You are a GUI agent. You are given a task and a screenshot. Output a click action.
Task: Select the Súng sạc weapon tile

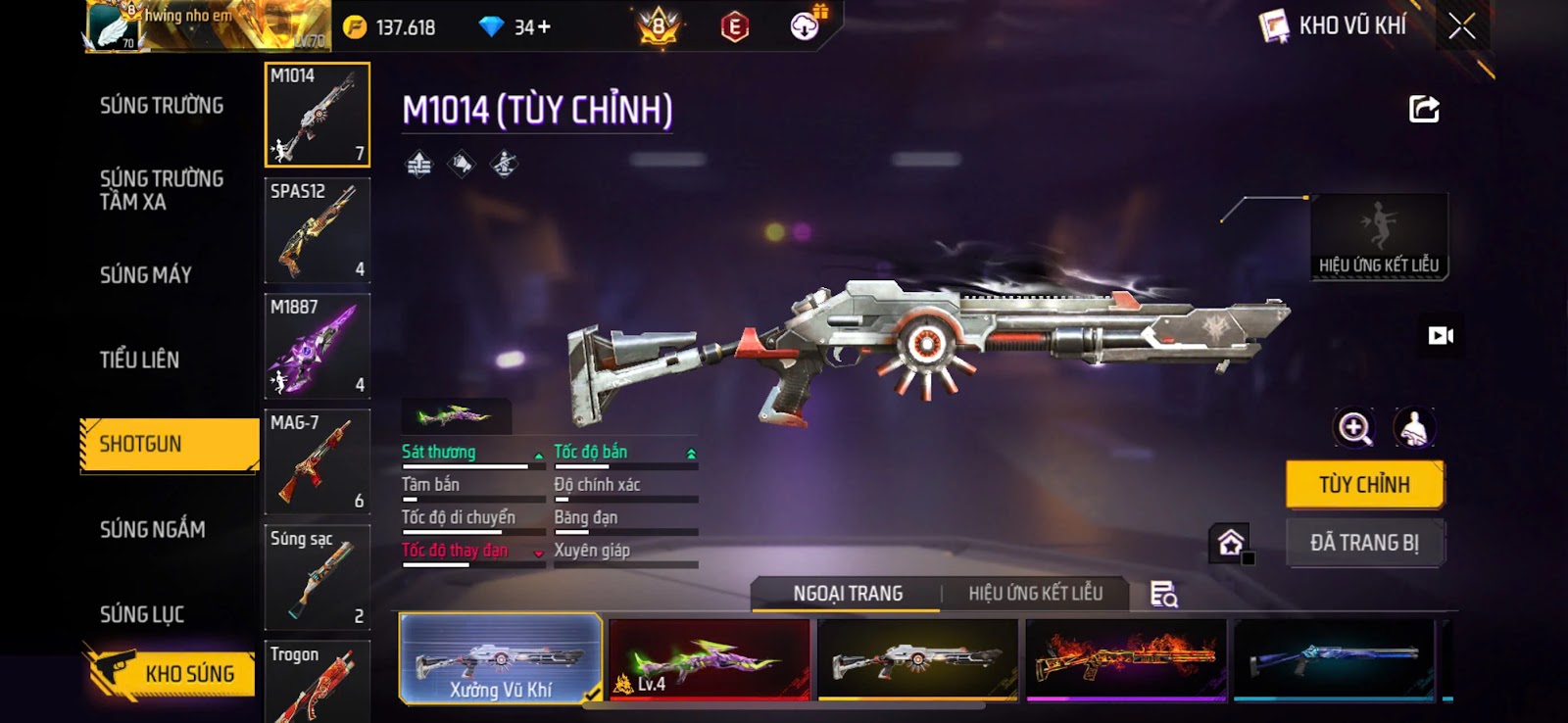pyautogui.click(x=317, y=577)
